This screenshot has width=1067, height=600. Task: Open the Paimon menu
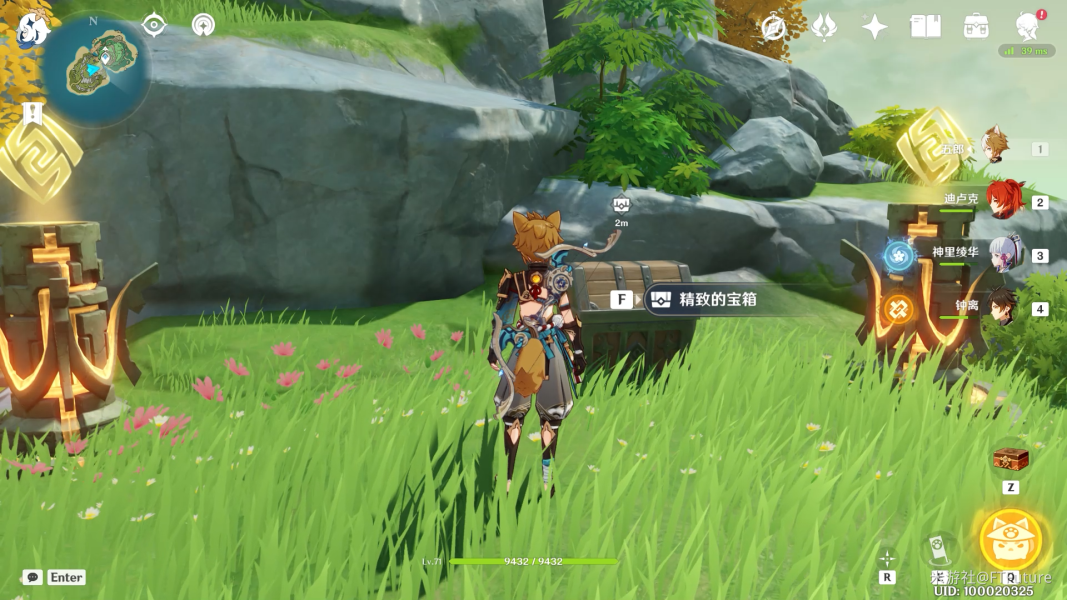pos(33,30)
